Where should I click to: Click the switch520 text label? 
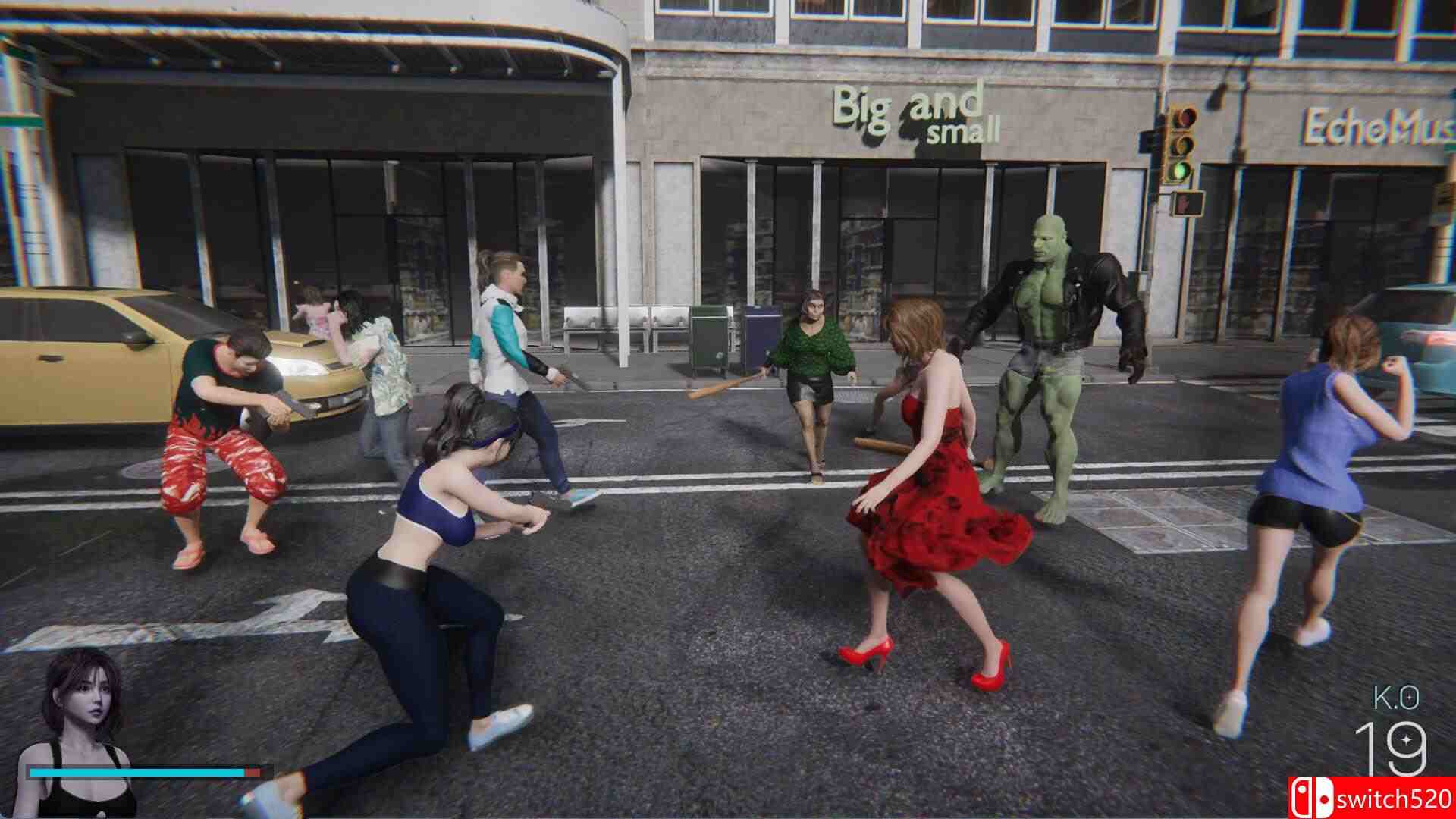click(1395, 797)
